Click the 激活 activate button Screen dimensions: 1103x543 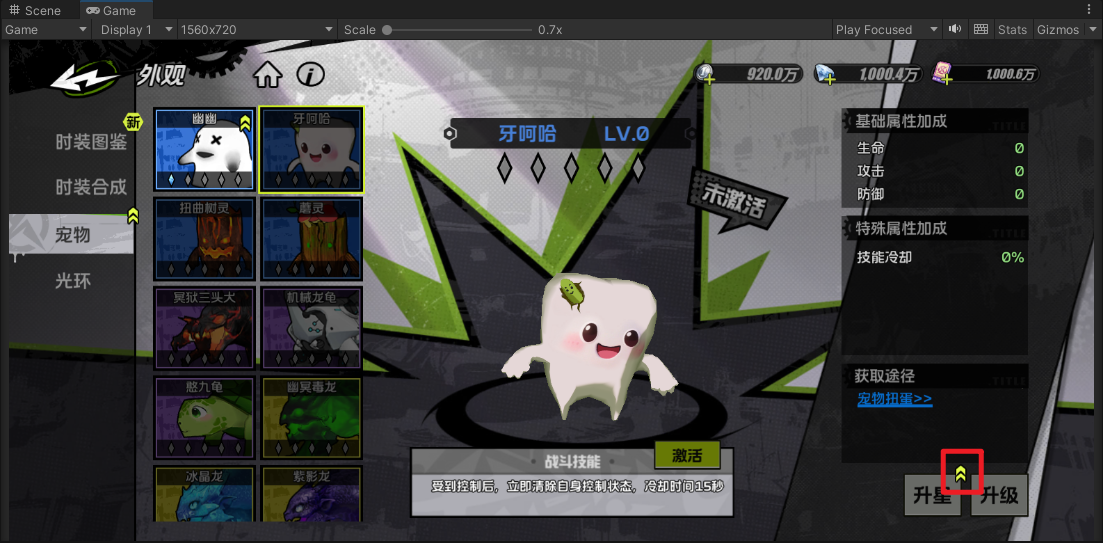pos(686,456)
